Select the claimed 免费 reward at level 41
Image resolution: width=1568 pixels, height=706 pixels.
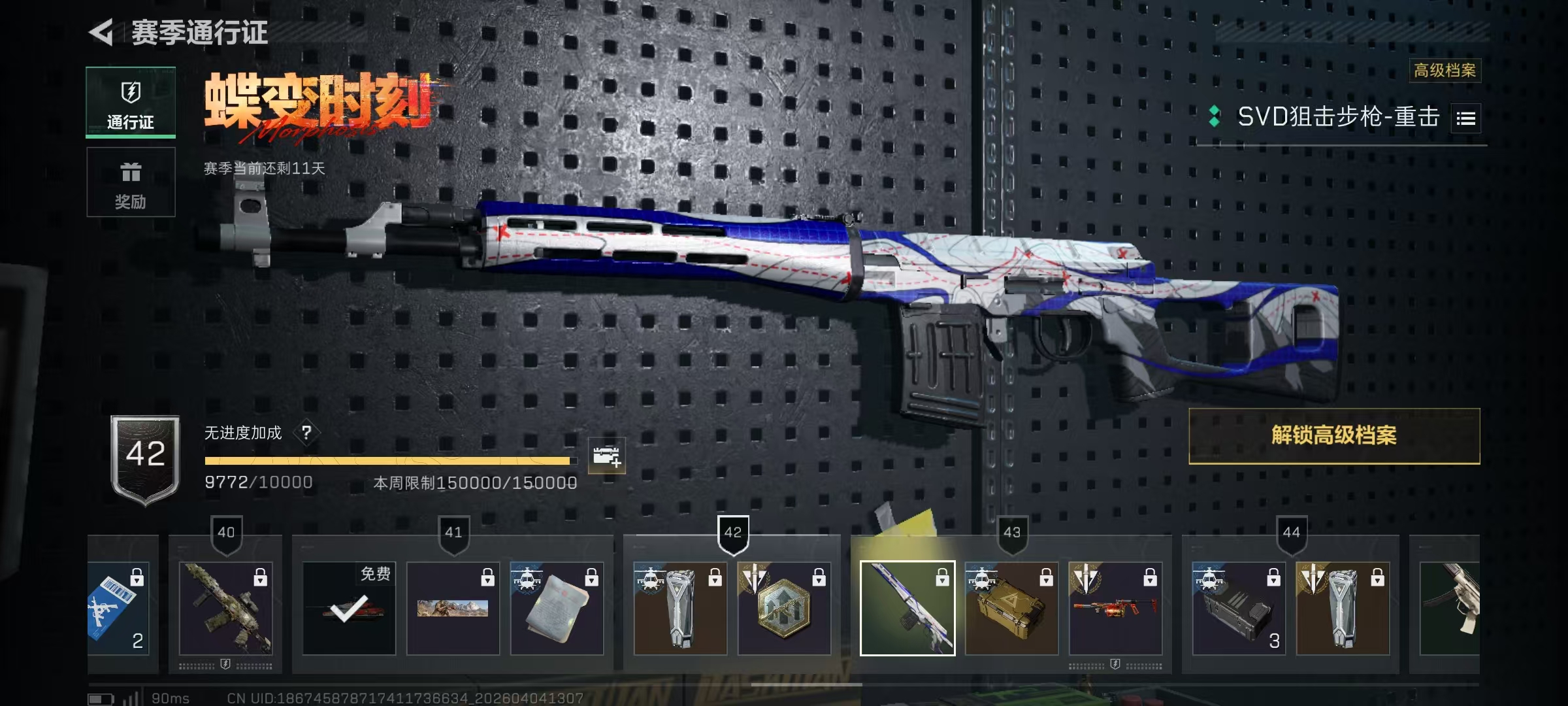click(x=348, y=608)
